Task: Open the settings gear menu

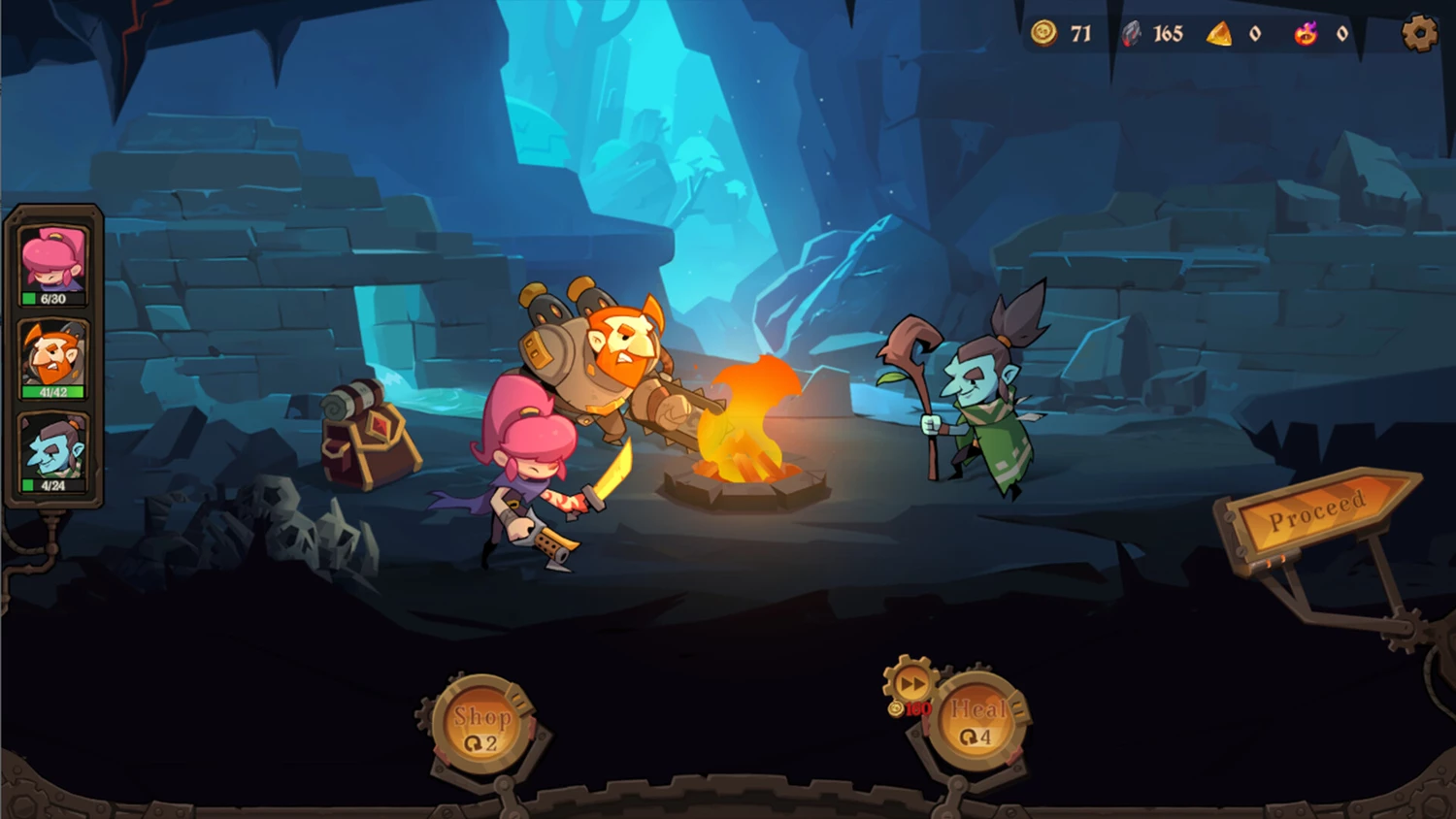Action: [x=1419, y=35]
